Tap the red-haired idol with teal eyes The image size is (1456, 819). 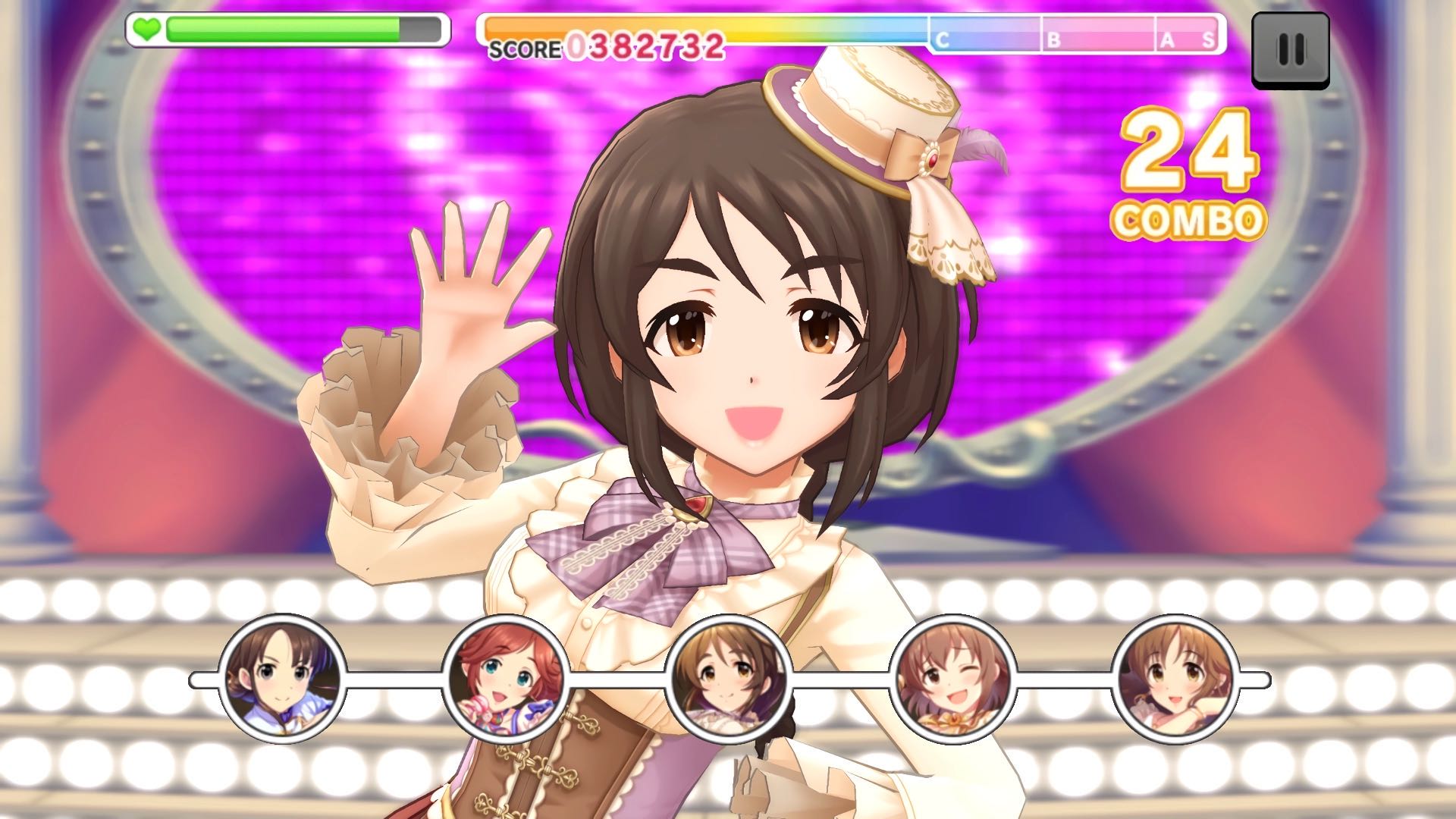pos(506,678)
